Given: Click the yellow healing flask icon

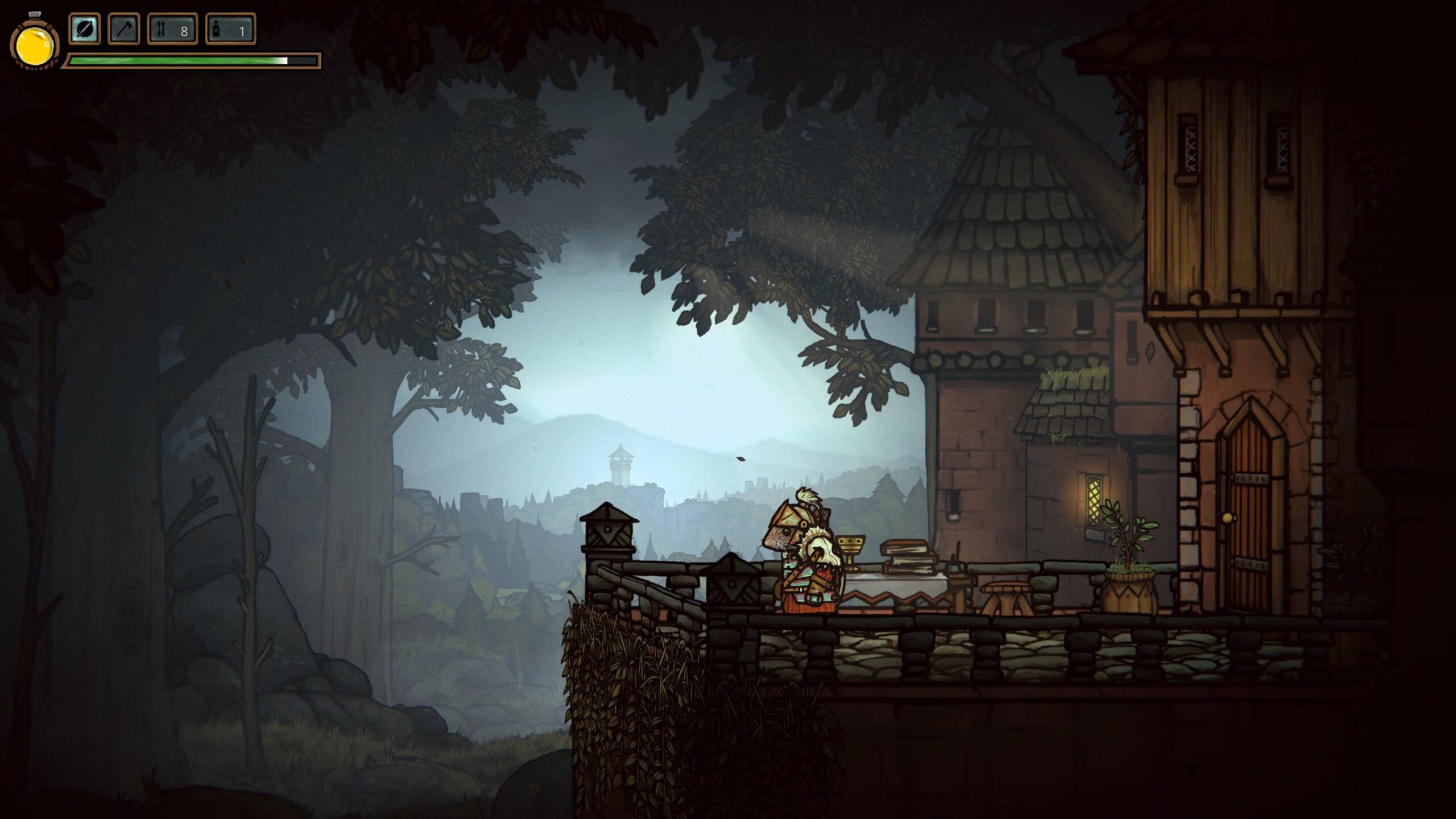Looking at the screenshot, I should point(35,47).
